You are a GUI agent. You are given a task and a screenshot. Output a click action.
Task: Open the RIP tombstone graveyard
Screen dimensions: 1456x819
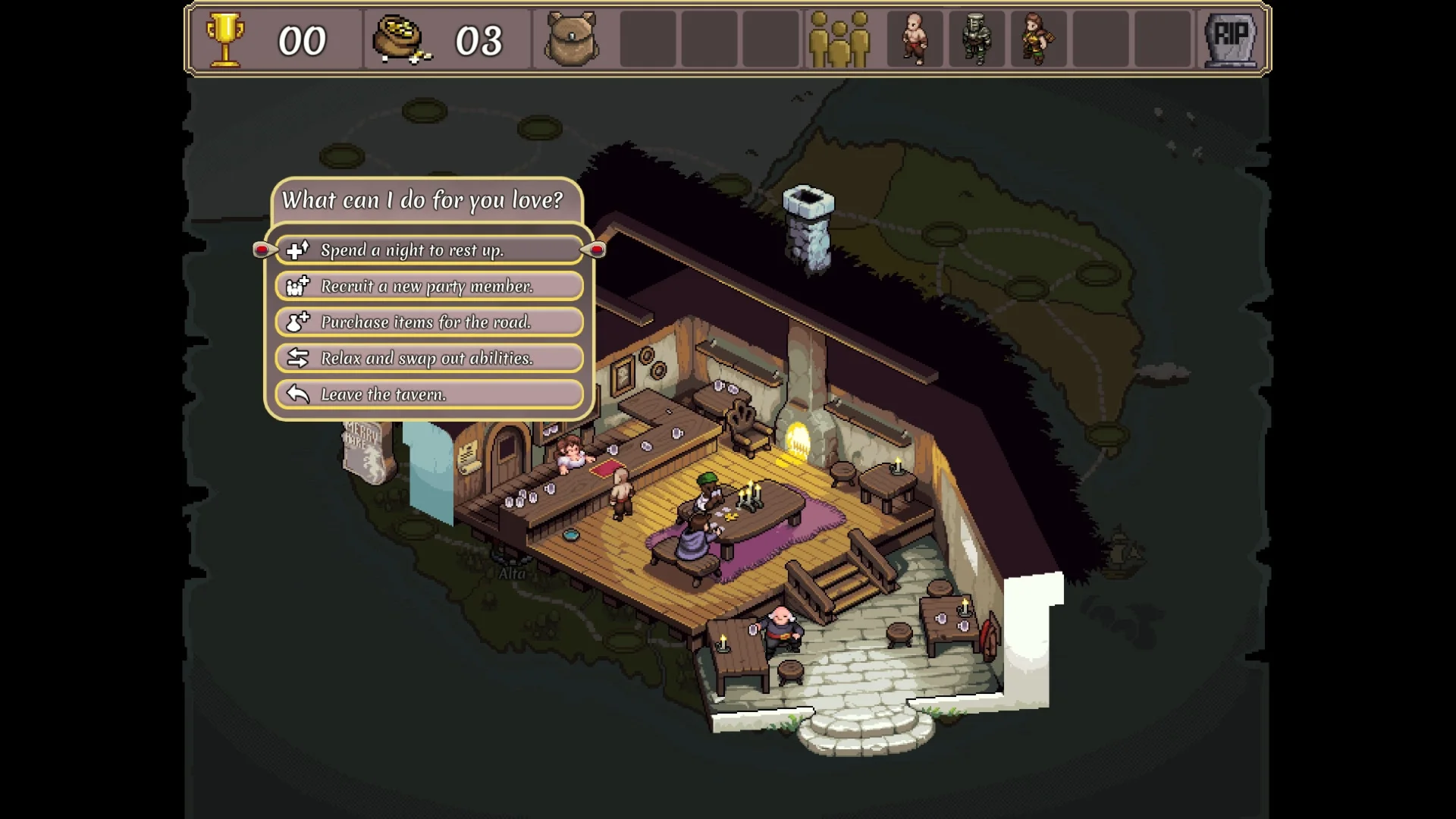(x=1230, y=39)
